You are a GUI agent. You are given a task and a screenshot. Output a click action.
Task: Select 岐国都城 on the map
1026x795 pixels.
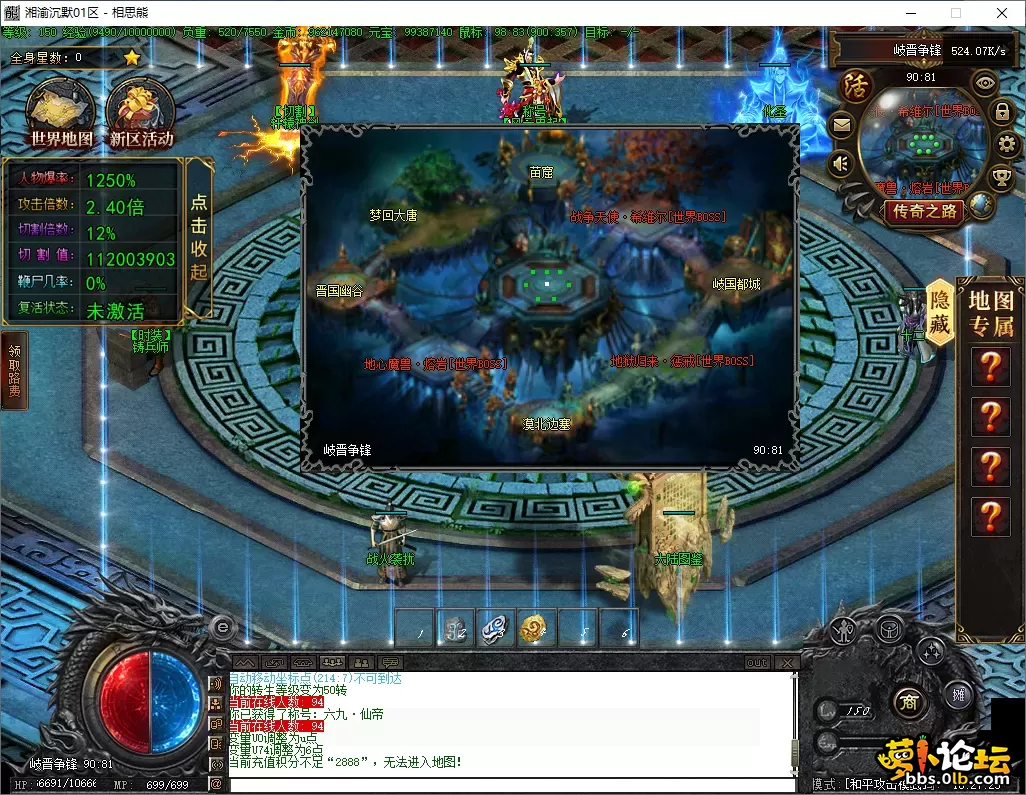[736, 284]
